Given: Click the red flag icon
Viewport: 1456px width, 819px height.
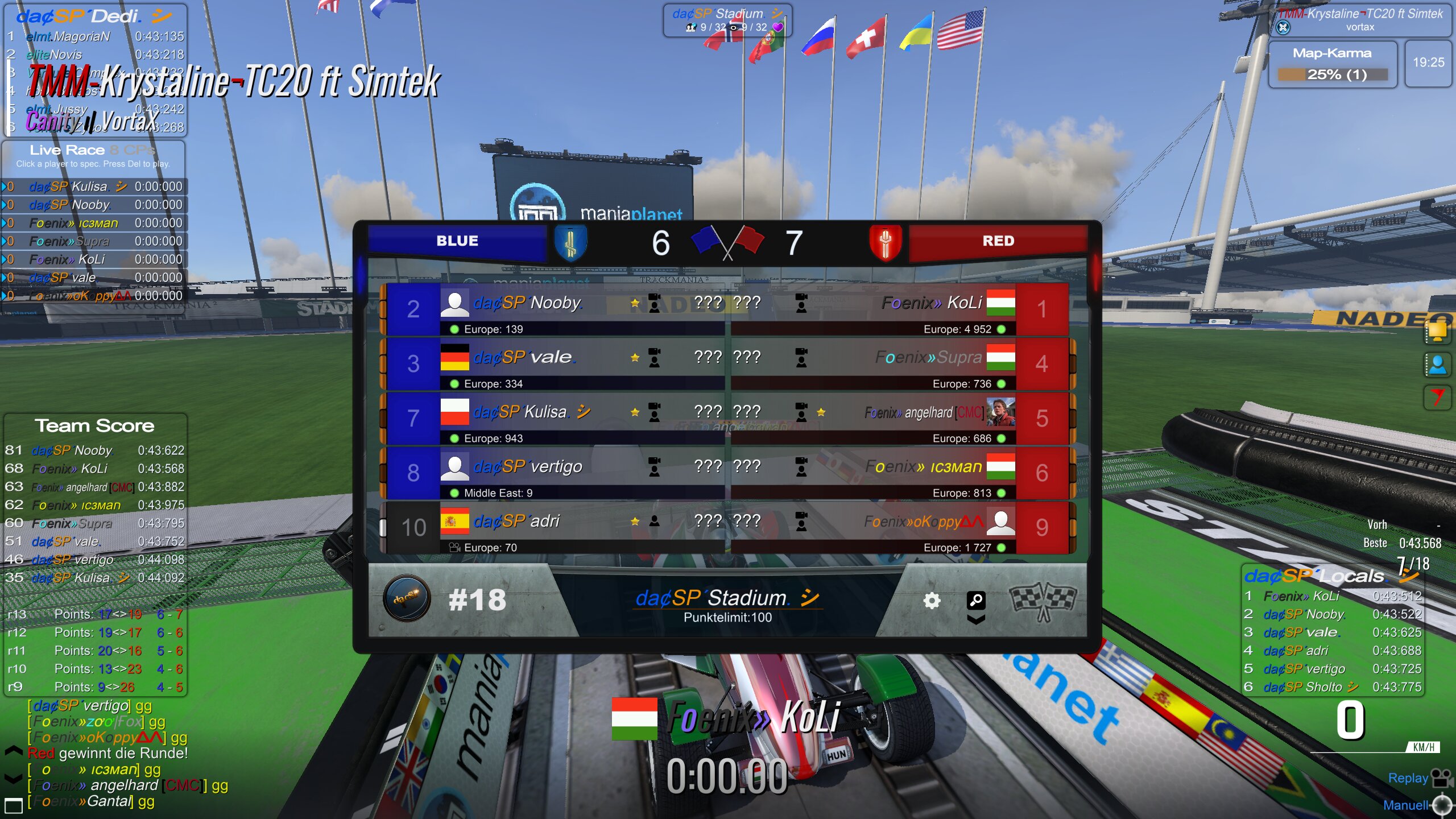Looking at the screenshot, I should 1437,396.
